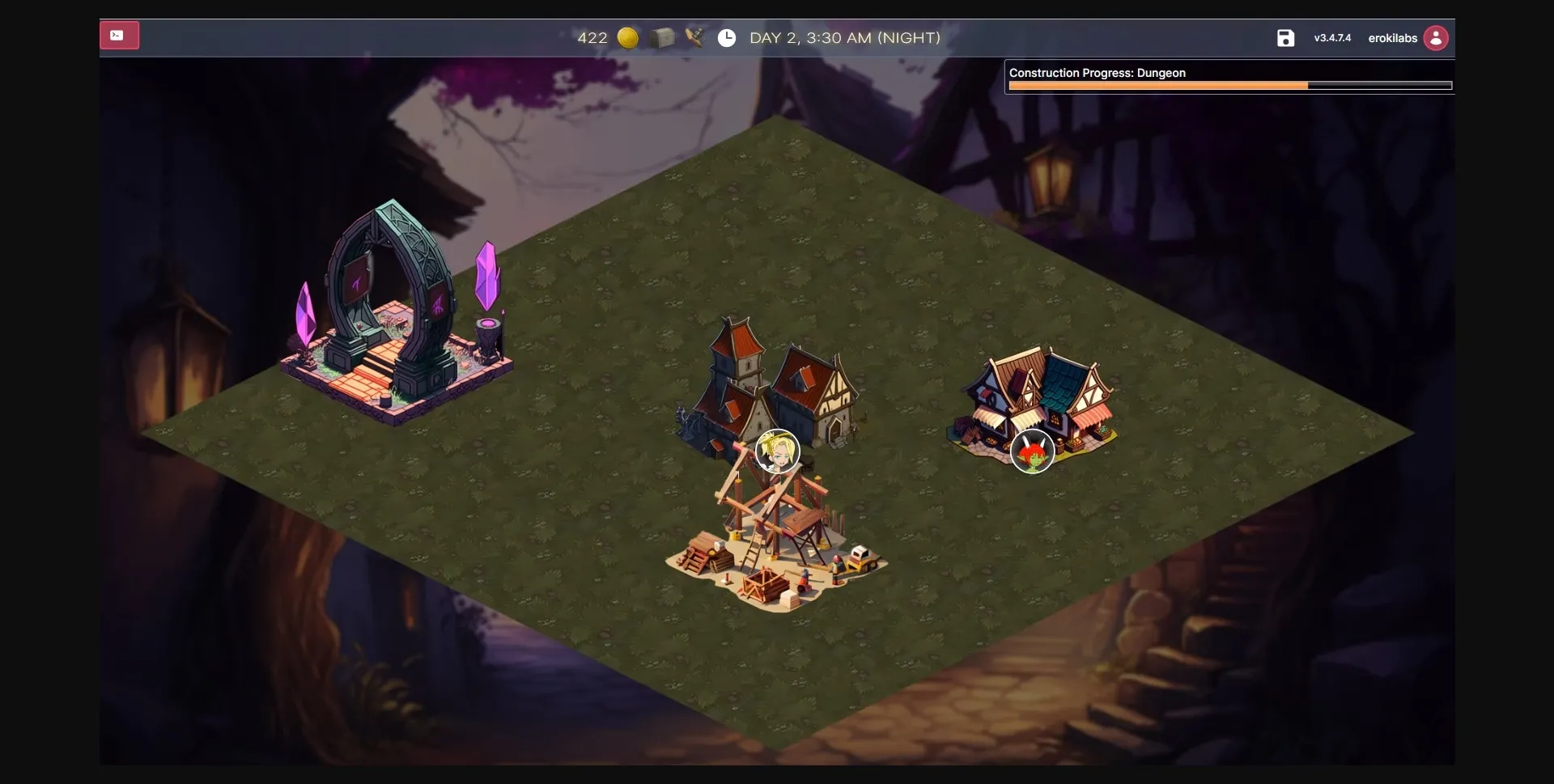
Task: Open the treasure chest inventory icon
Action: (x=662, y=38)
